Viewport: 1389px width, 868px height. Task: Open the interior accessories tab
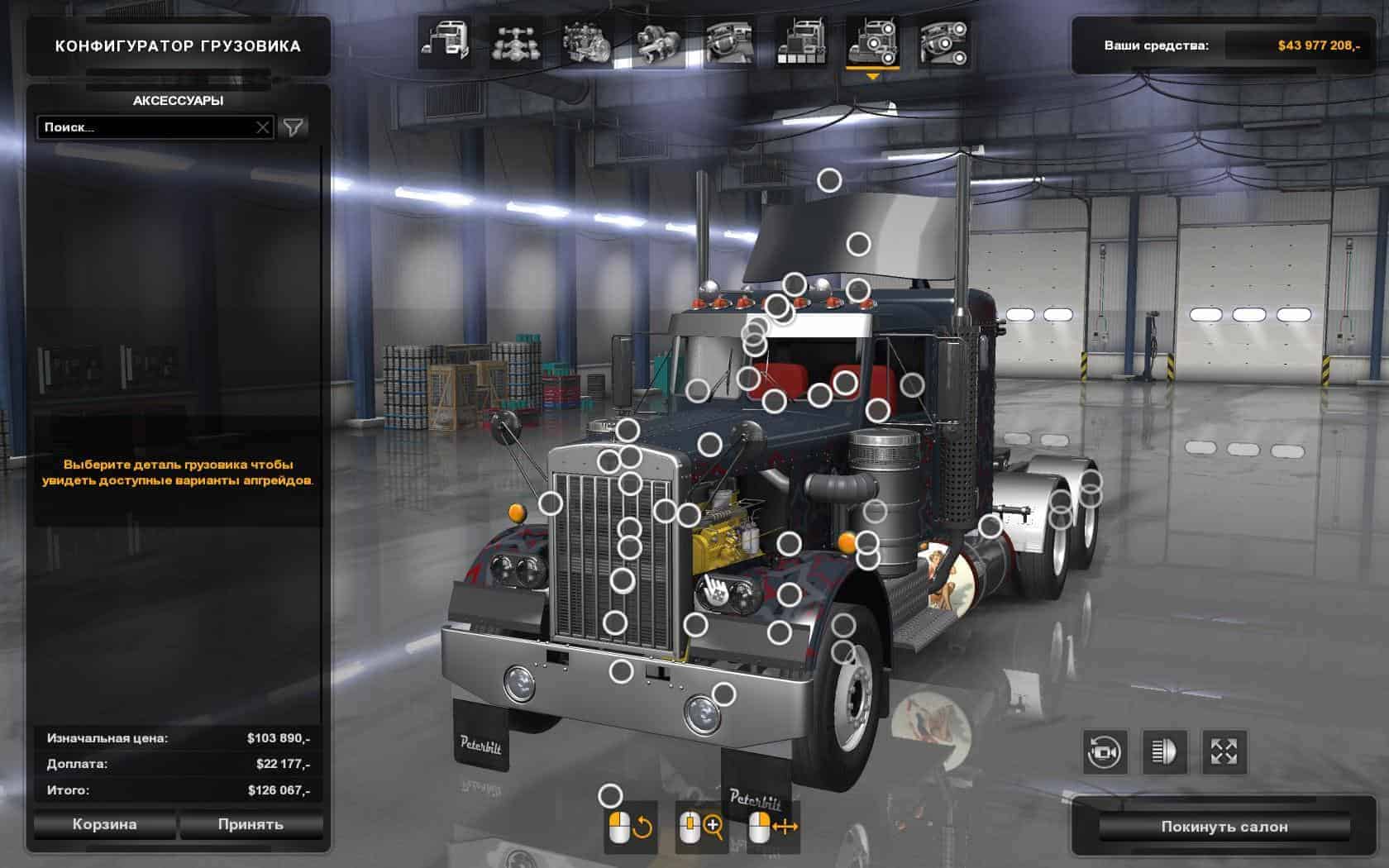point(943,42)
